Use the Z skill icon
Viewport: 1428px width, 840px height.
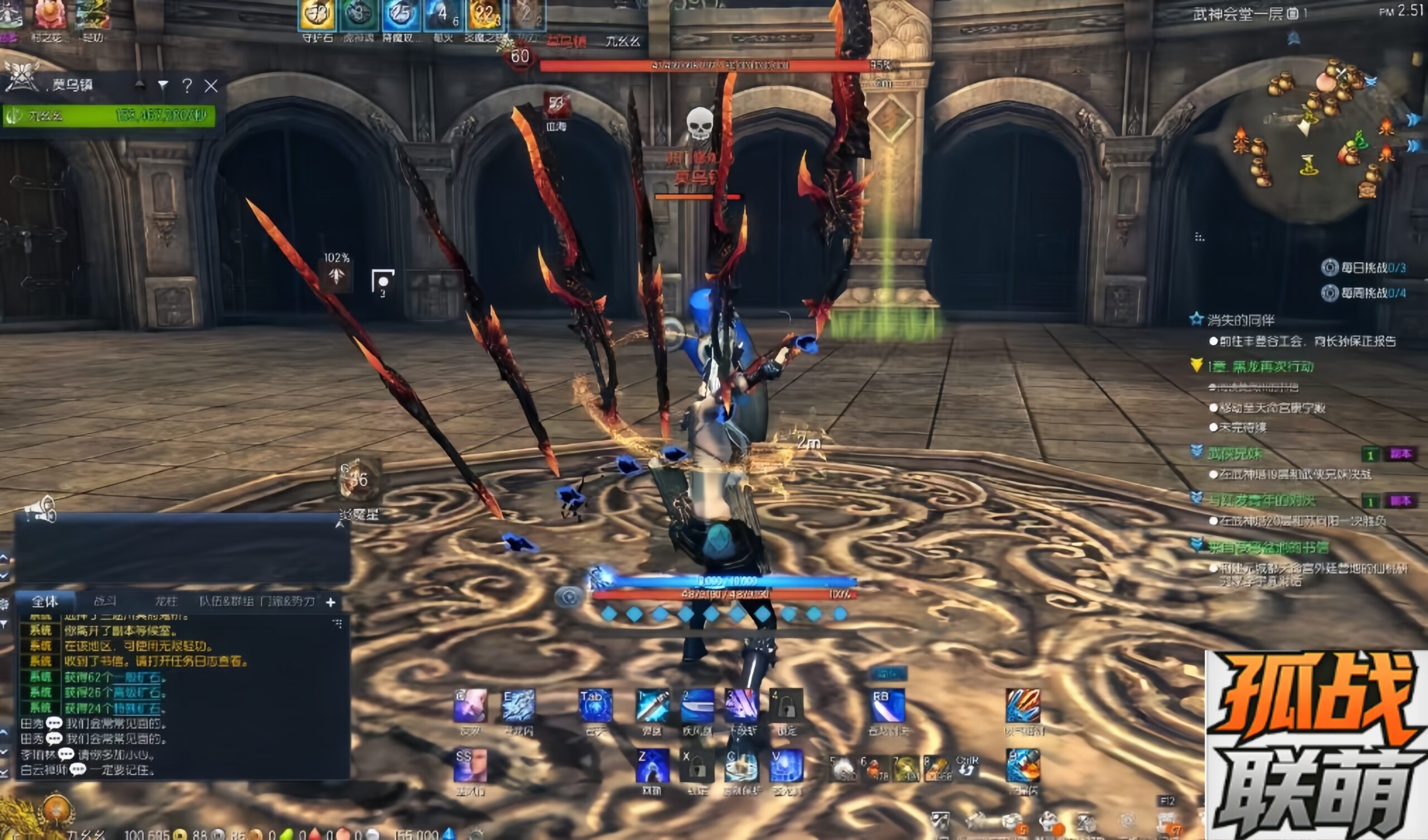[x=652, y=766]
